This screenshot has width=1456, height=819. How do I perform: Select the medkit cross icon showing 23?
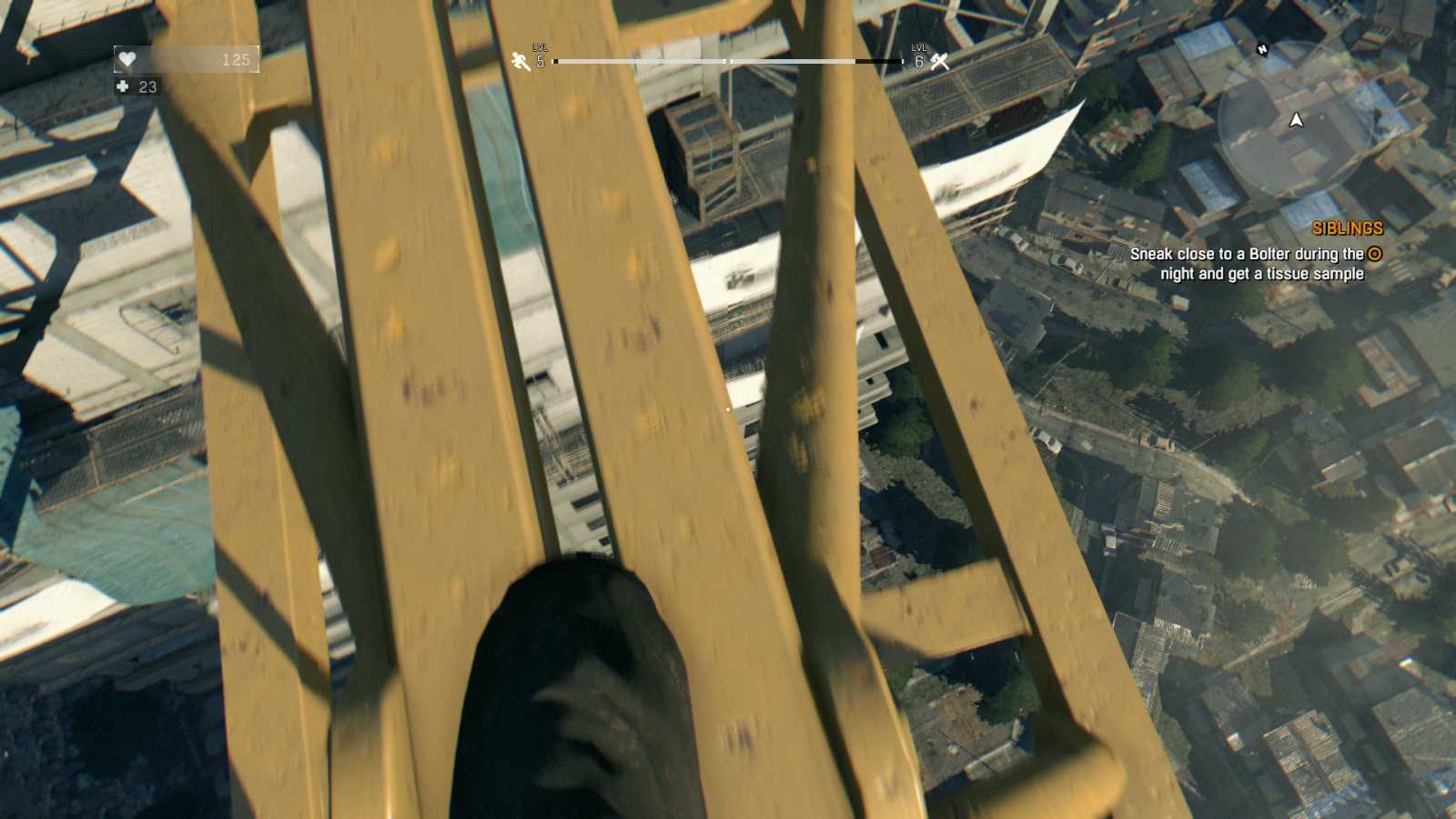pyautogui.click(x=123, y=87)
